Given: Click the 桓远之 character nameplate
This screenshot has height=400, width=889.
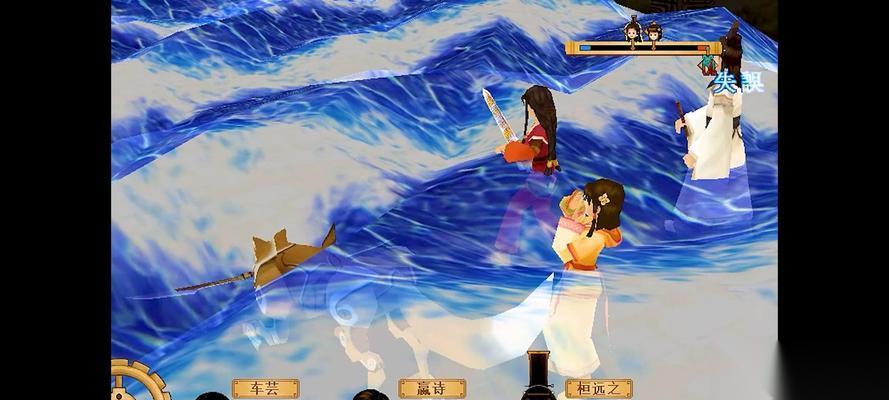Looking at the screenshot, I should [x=599, y=388].
